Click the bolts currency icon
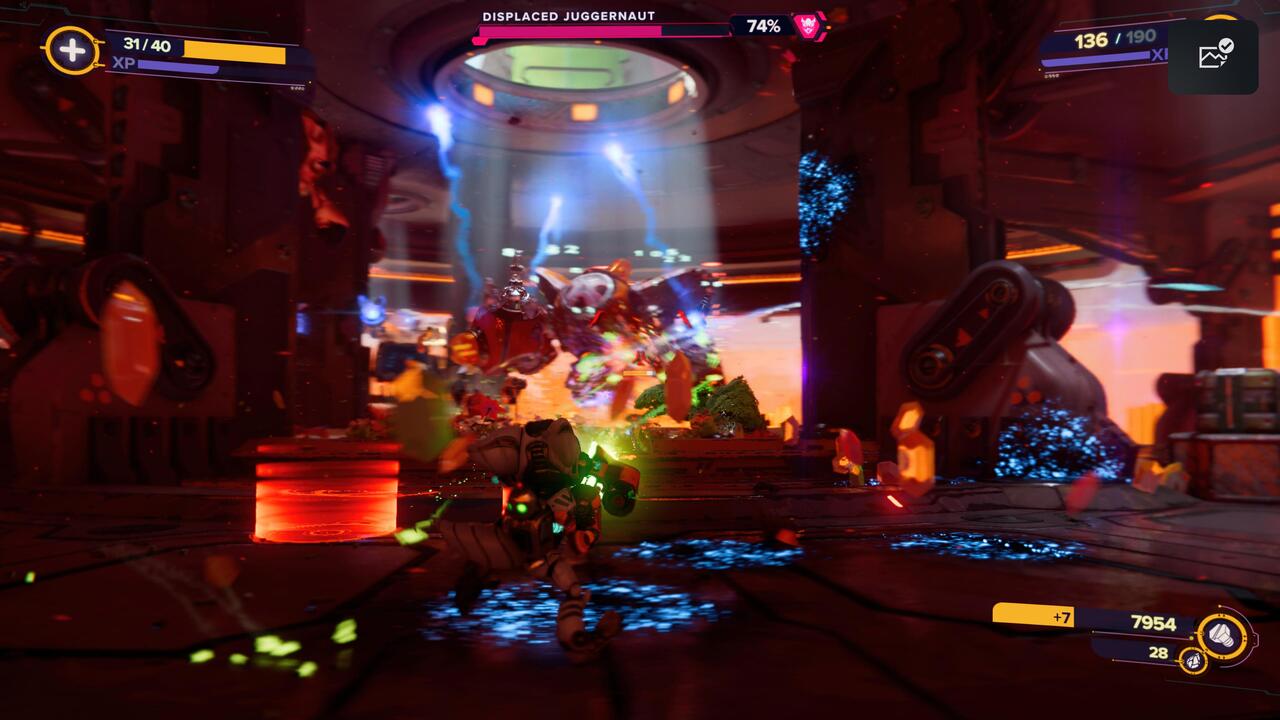 tap(1223, 633)
